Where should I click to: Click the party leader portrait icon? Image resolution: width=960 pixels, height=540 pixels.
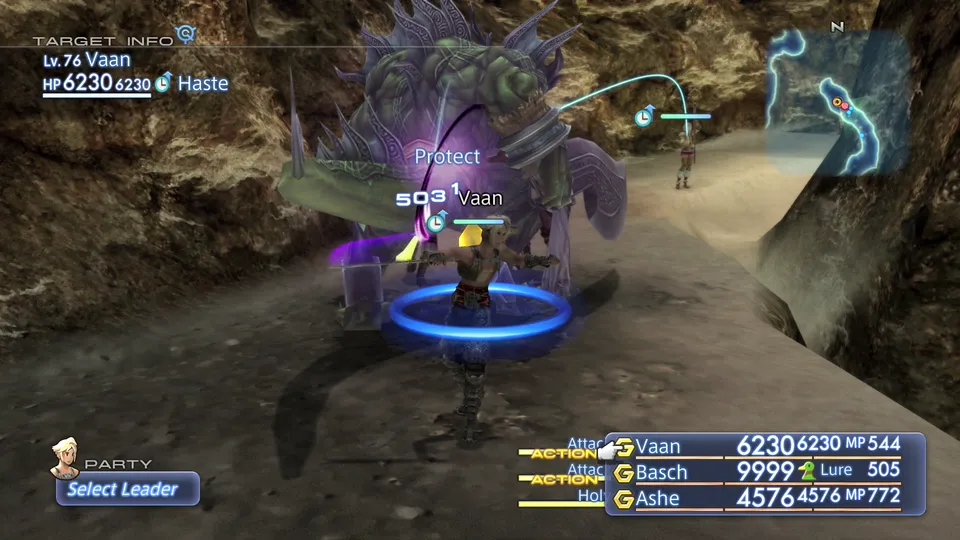[67, 456]
